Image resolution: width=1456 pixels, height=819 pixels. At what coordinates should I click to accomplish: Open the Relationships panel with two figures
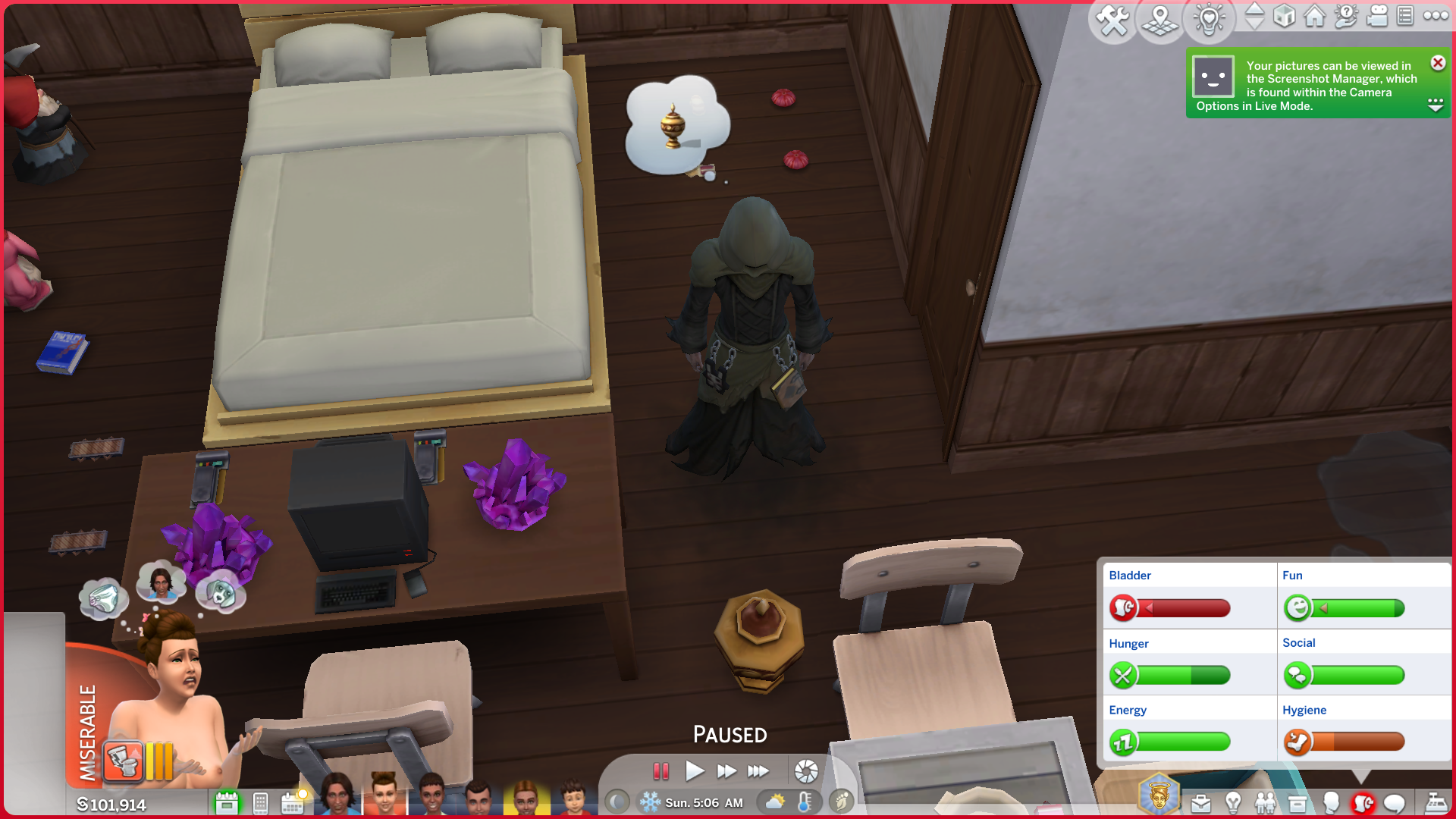point(1265,803)
